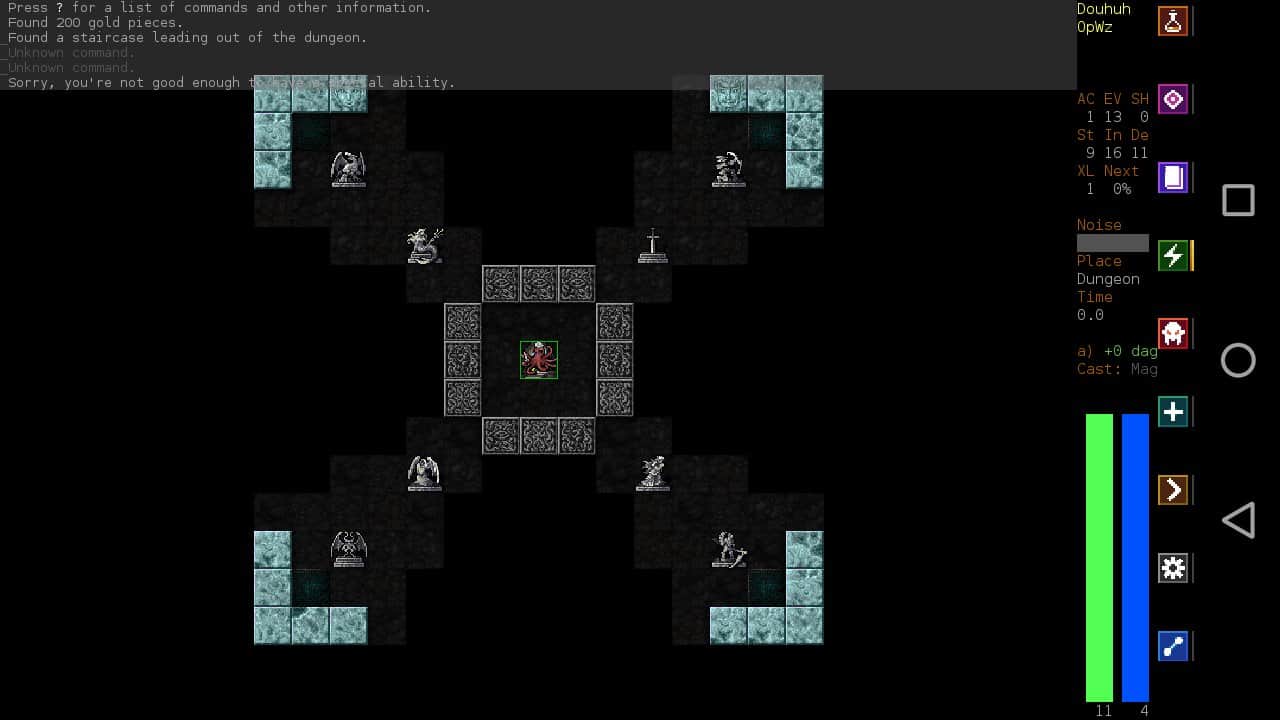
Task: Open the red skull monster tab
Action: tap(1173, 333)
